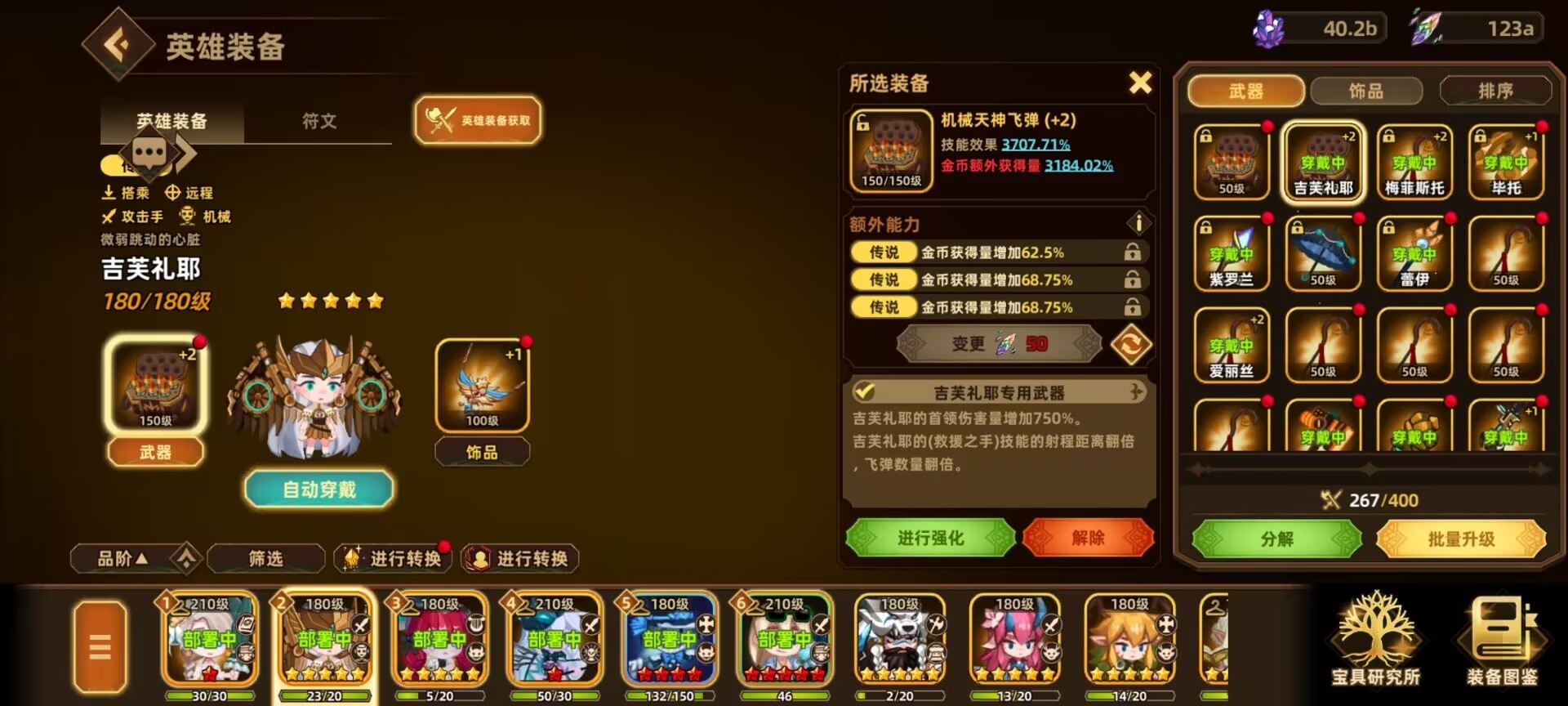The width and height of the screenshot is (1568, 706).
Task: Toggle the lock on the 62.5% gold ability
Action: (x=1133, y=252)
